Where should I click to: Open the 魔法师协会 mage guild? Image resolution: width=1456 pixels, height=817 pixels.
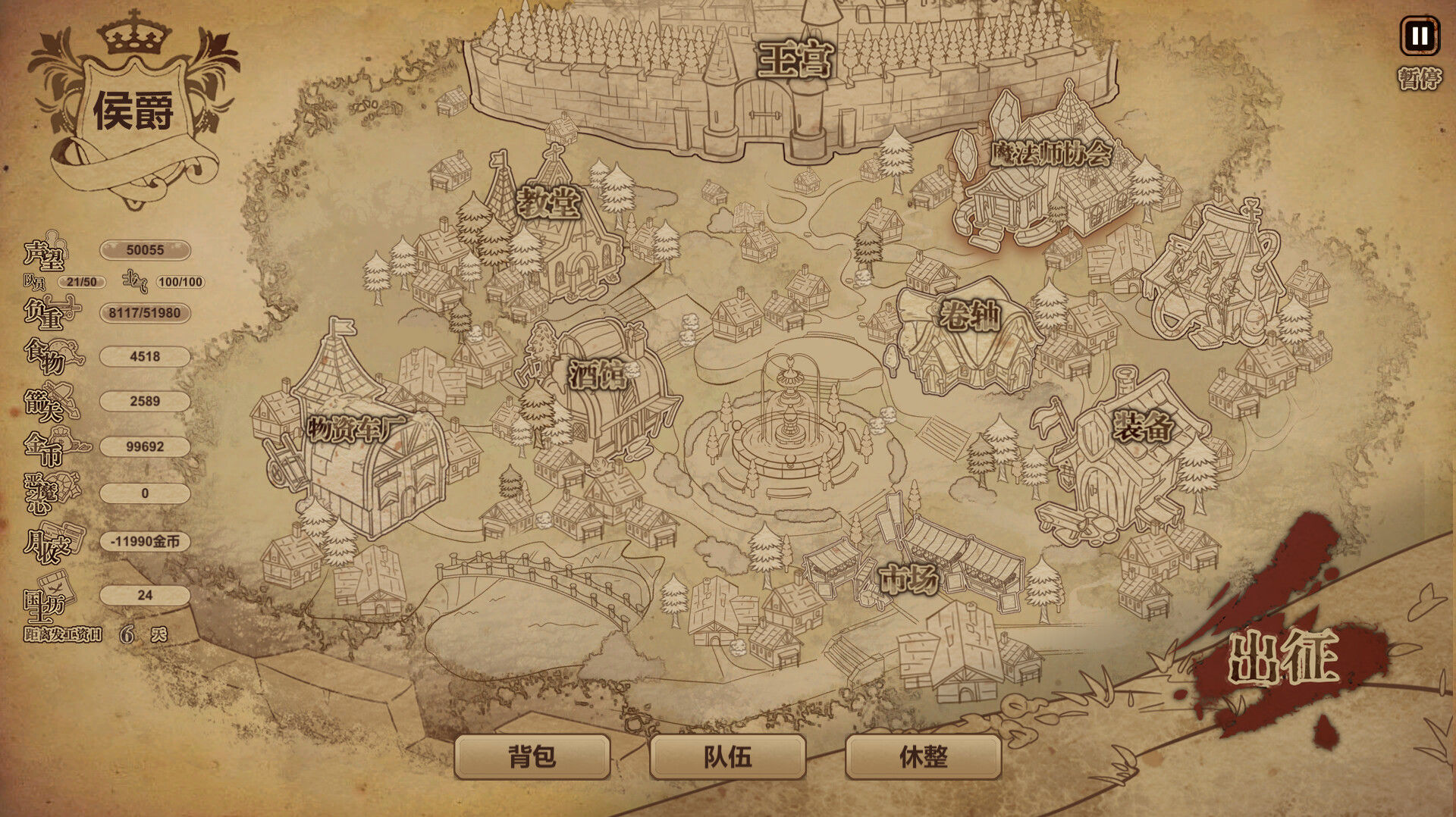(1050, 155)
